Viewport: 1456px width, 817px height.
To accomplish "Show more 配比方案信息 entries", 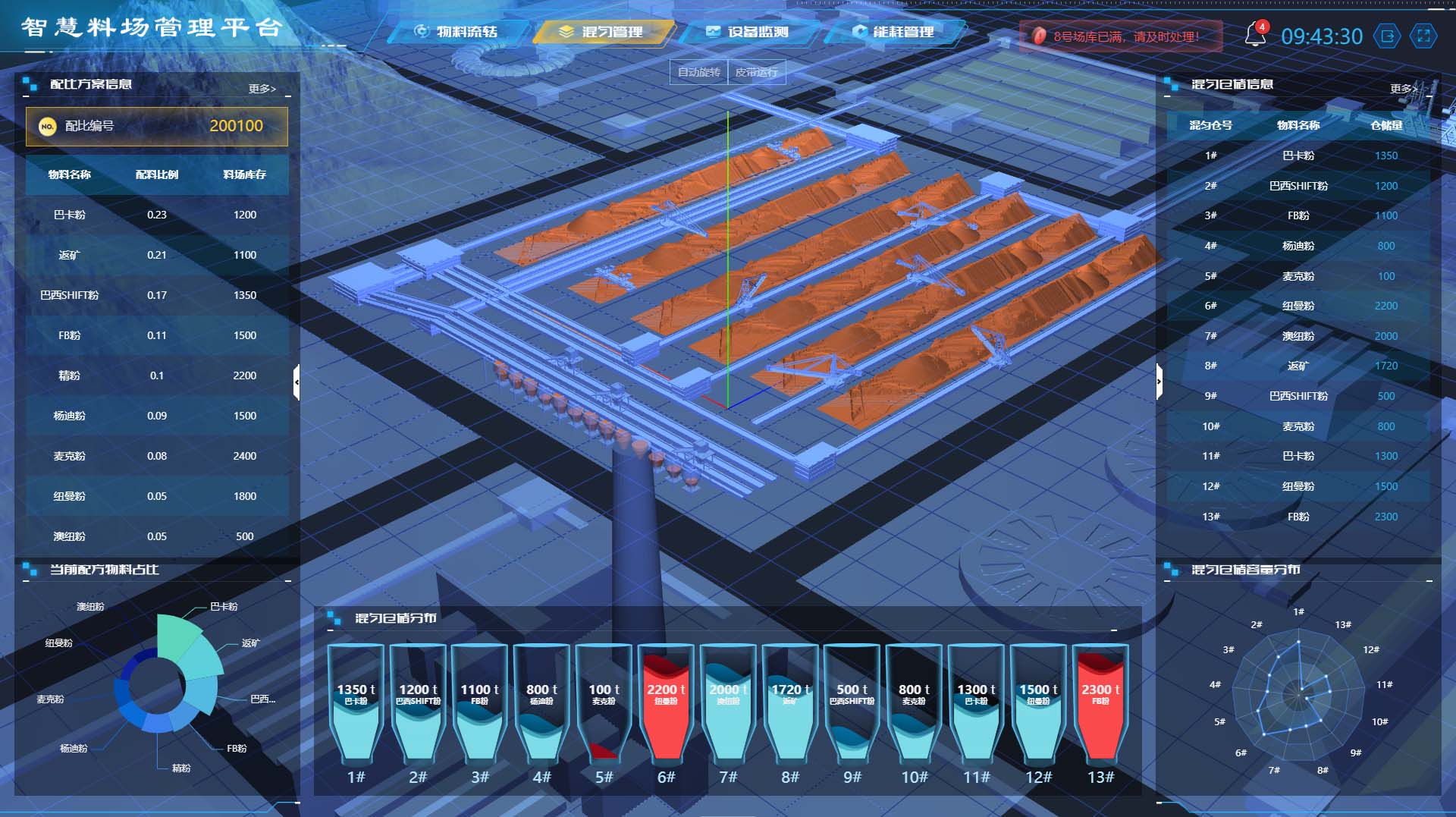I will click(262, 89).
